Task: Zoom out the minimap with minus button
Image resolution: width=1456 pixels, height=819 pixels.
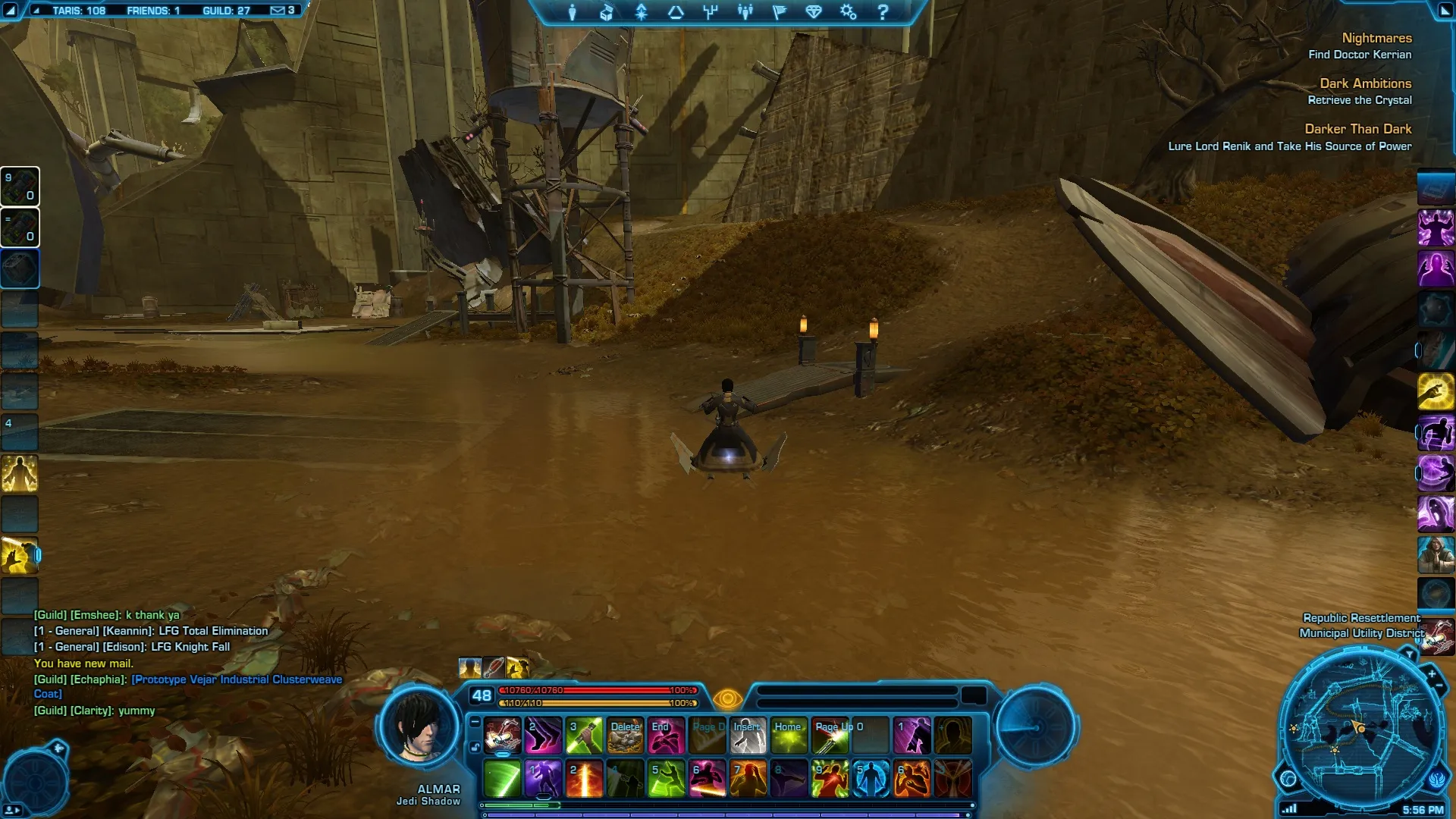Action: pos(1439,686)
